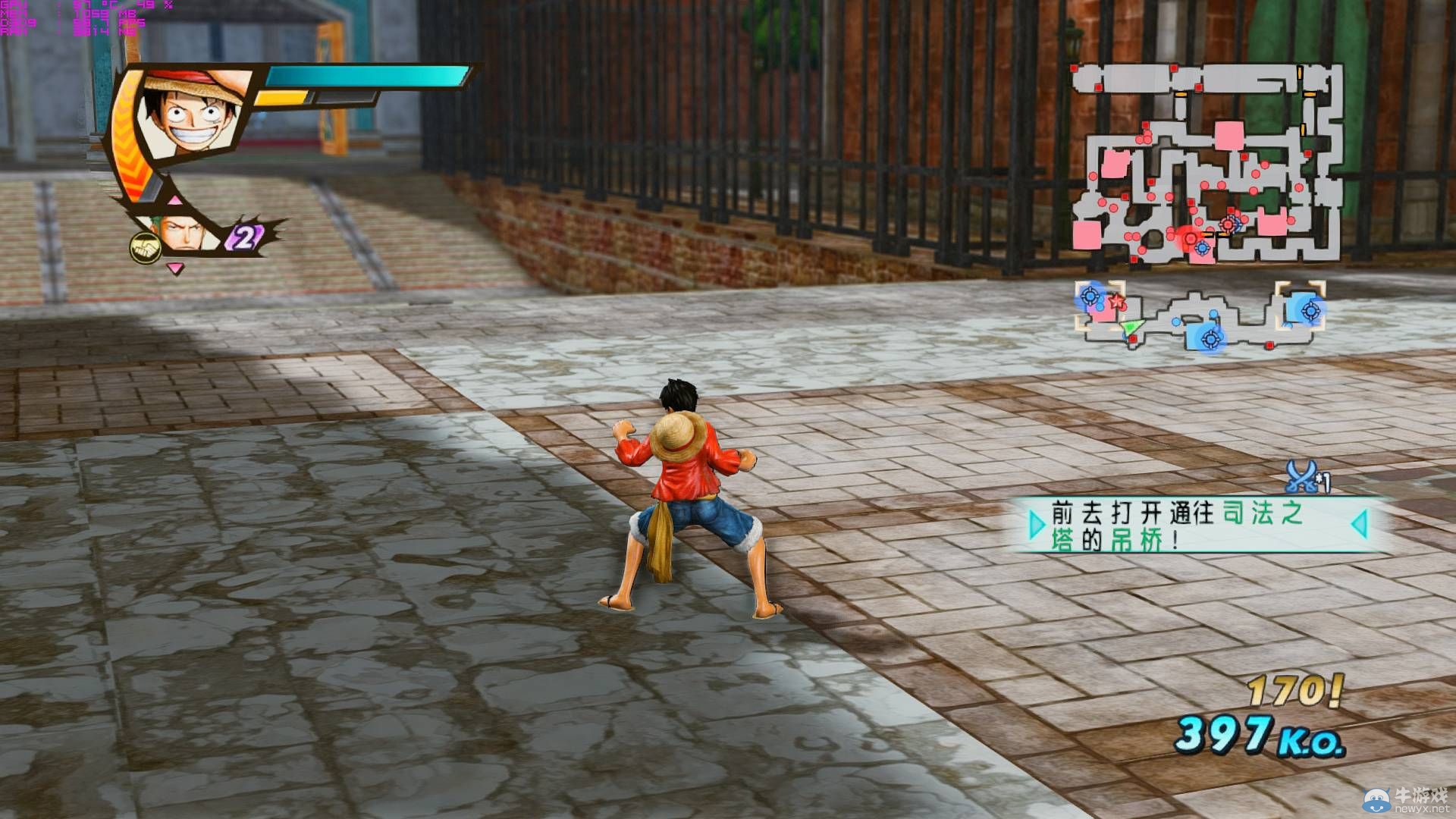Click Luffy's character portrait in the HUD
Screen dimensions: 1456x819
pos(187,115)
